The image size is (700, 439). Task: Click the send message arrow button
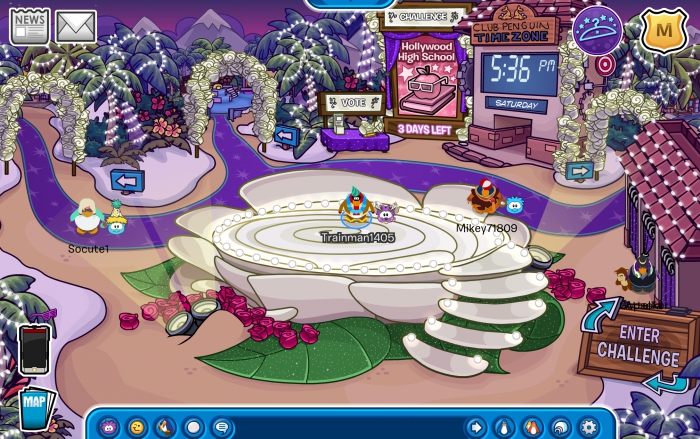(x=476, y=427)
